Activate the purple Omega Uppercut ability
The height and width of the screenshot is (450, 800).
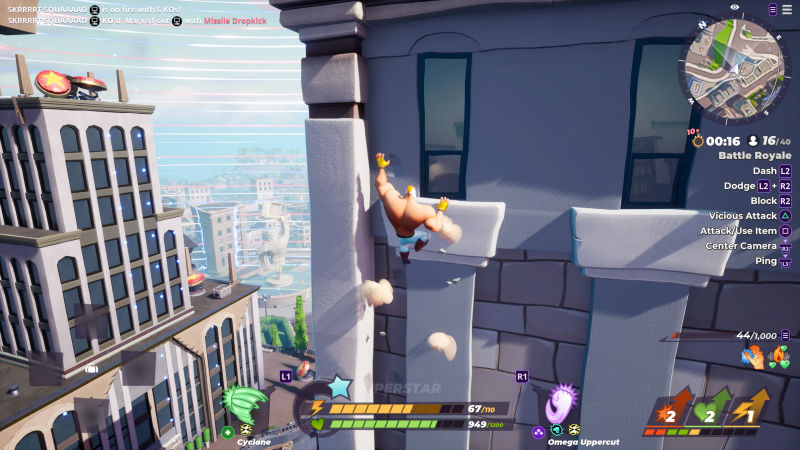click(562, 404)
